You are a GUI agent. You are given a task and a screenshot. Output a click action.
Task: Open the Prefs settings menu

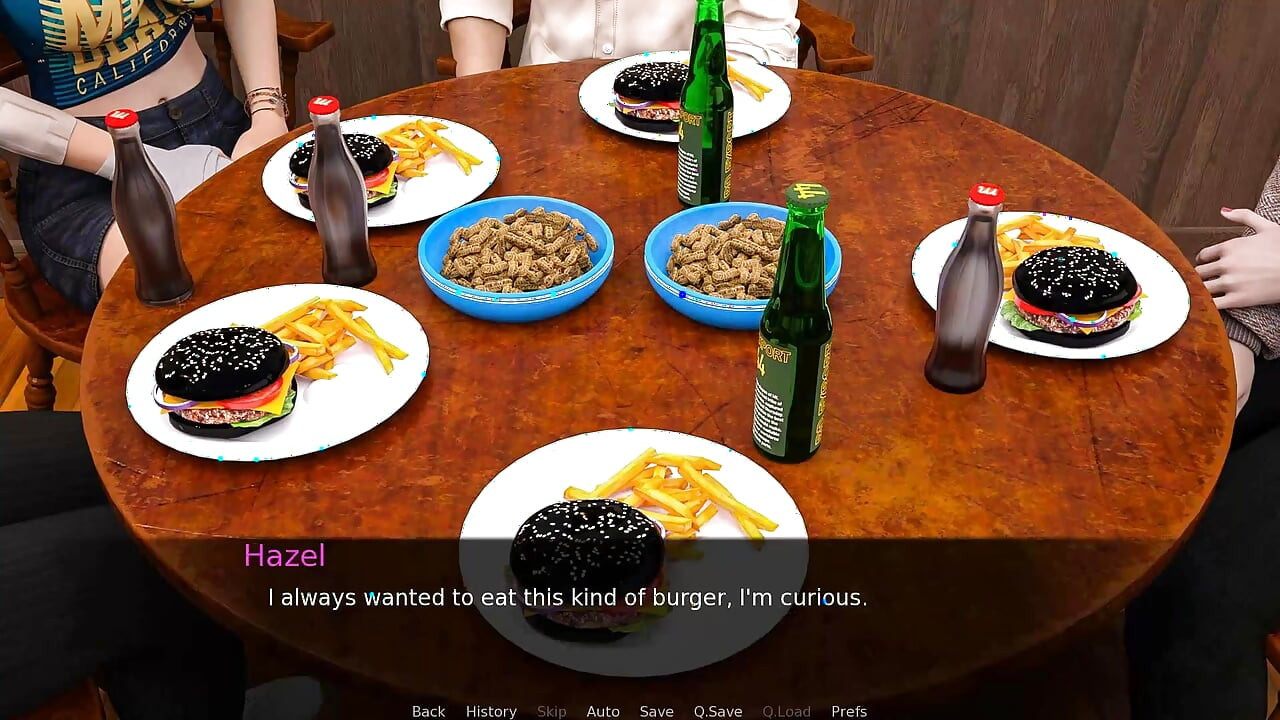coord(849,711)
